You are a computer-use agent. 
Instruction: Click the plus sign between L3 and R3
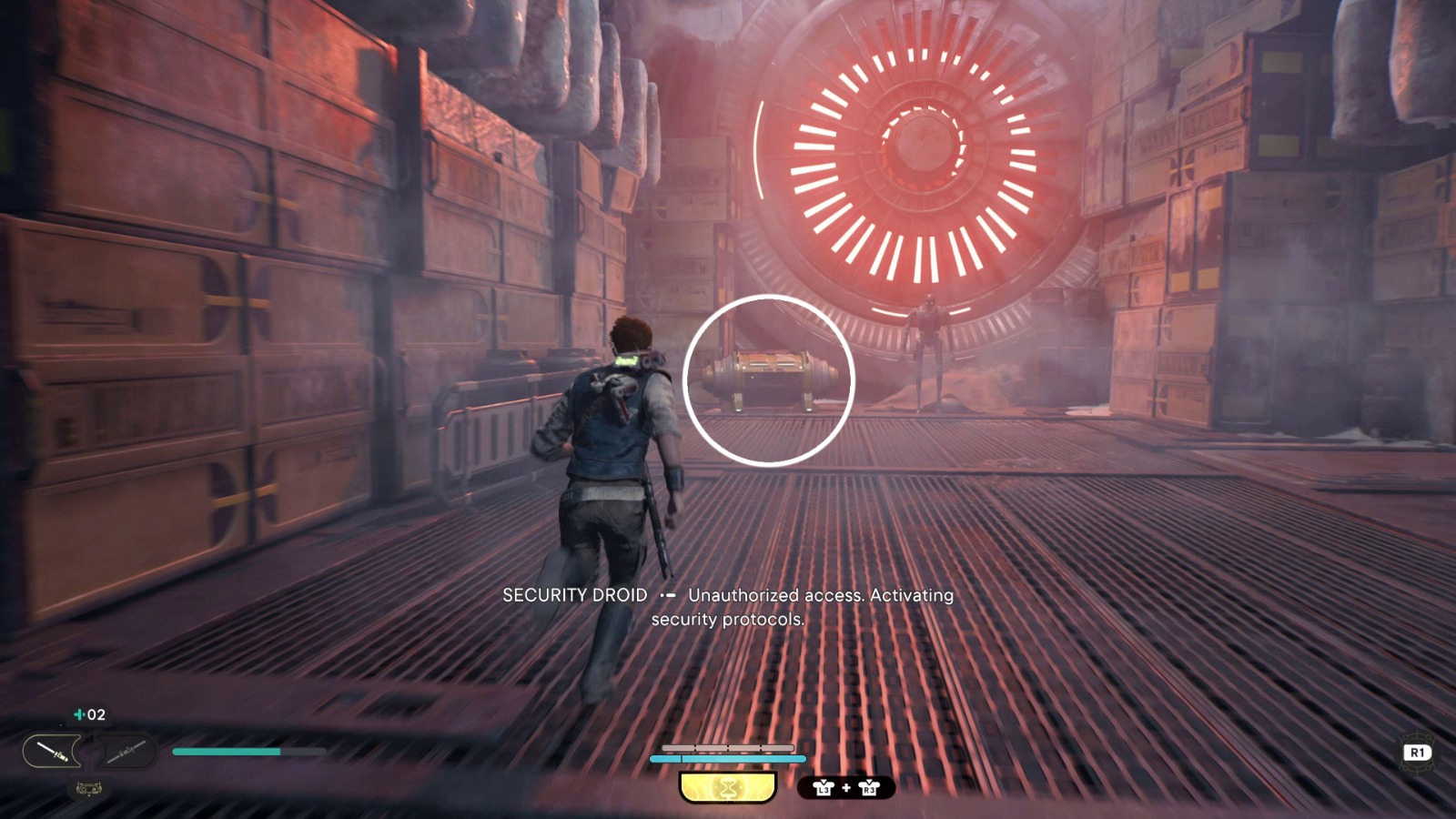pyautogui.click(x=845, y=787)
